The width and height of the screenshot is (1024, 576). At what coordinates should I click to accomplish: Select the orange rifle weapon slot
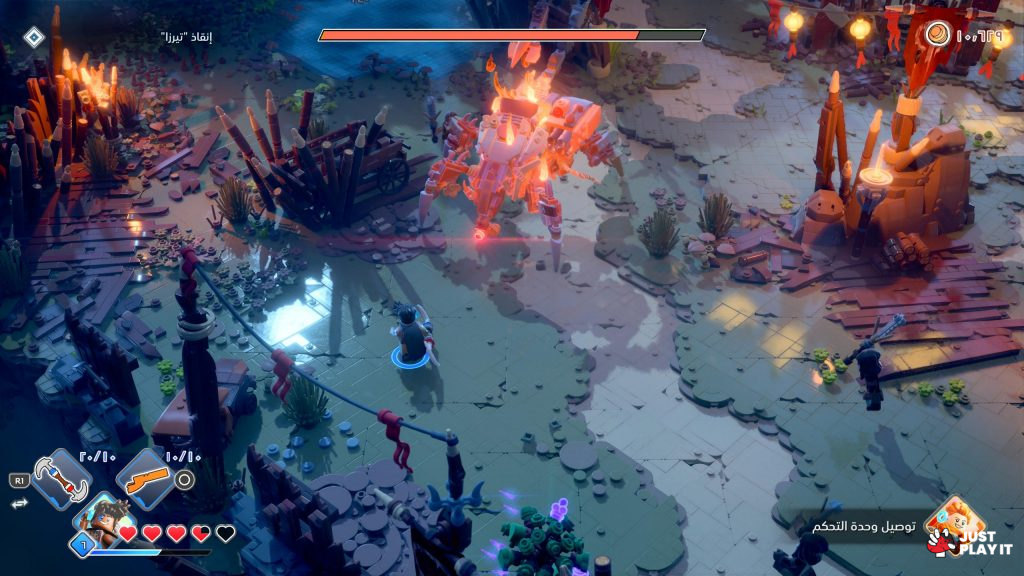[x=146, y=478]
